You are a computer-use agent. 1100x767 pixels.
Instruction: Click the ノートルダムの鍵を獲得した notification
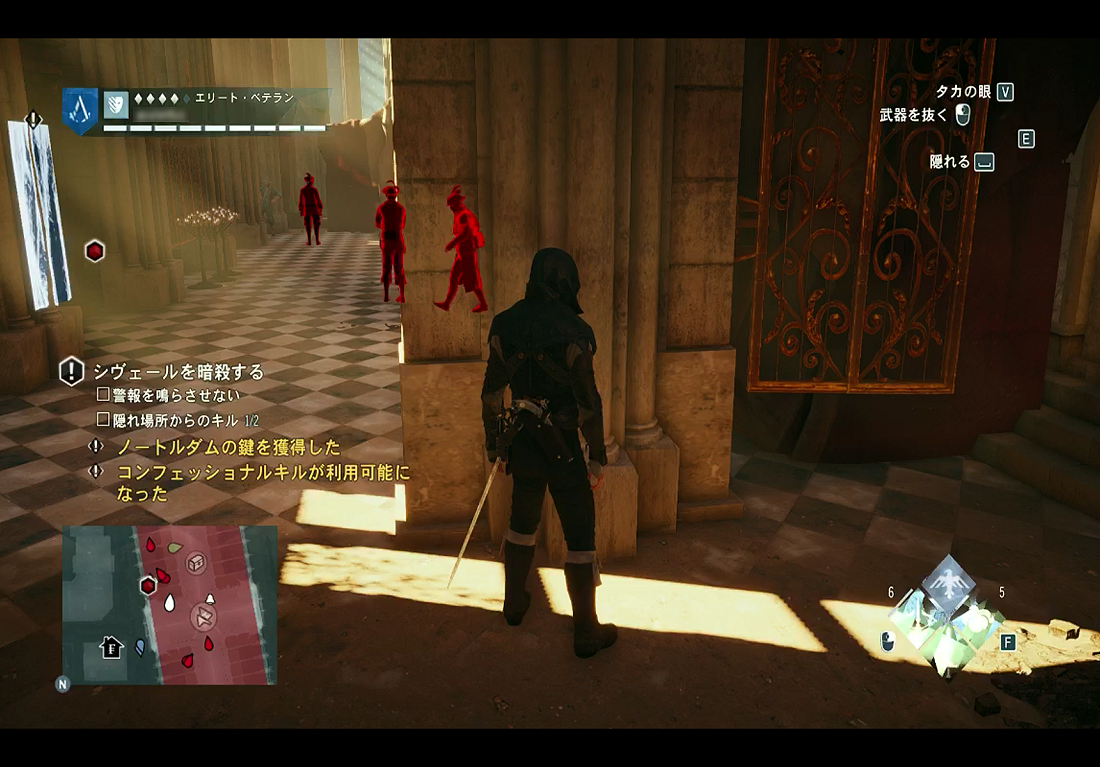click(228, 447)
